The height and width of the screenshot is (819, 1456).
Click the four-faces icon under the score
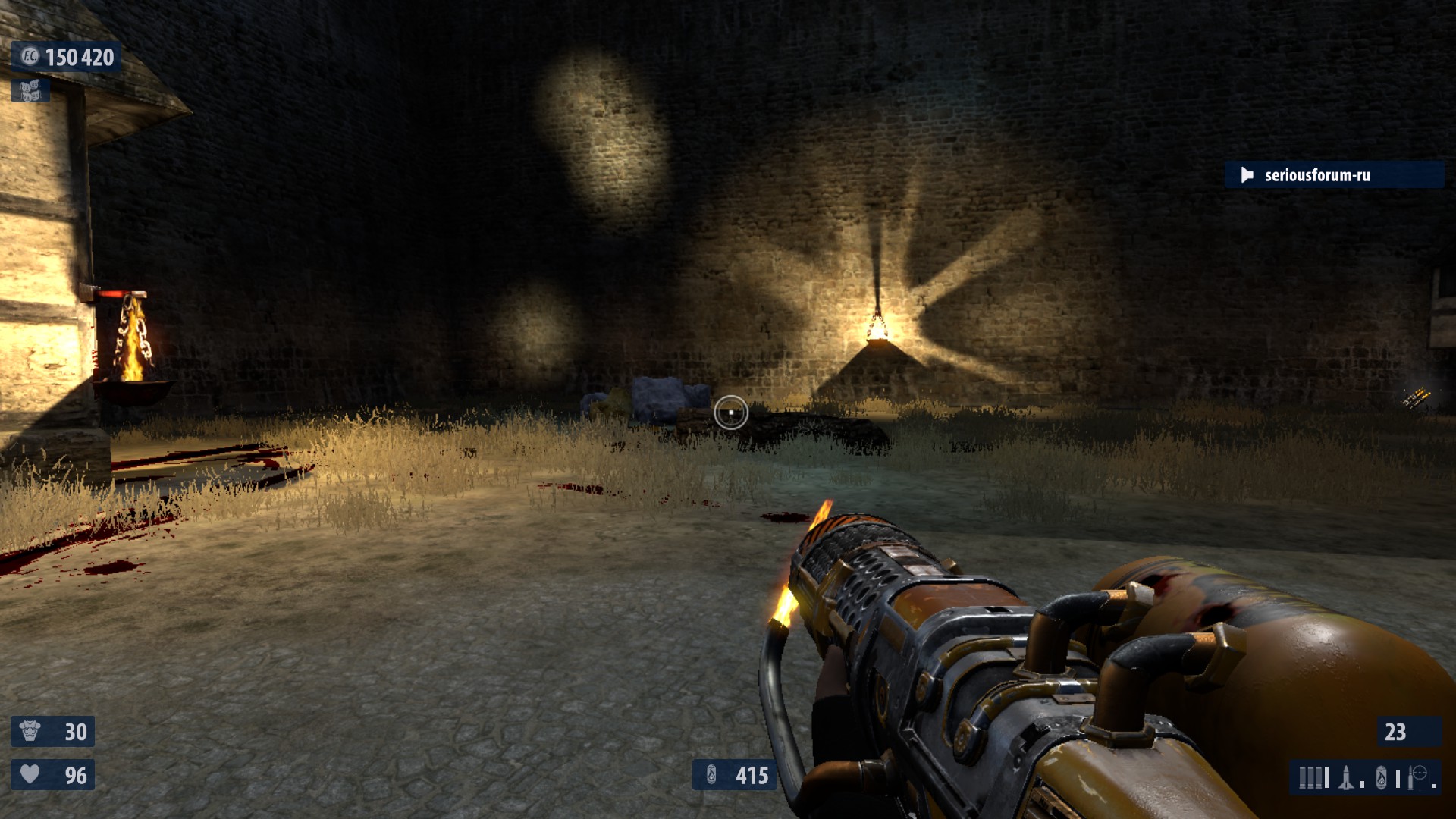pyautogui.click(x=30, y=91)
